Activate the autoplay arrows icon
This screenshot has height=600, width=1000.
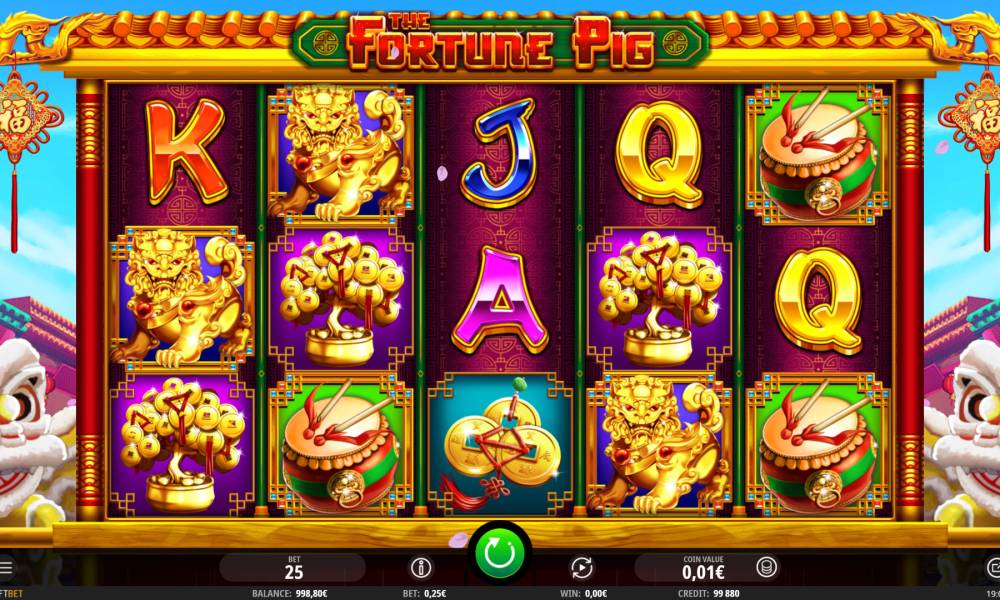click(x=581, y=568)
